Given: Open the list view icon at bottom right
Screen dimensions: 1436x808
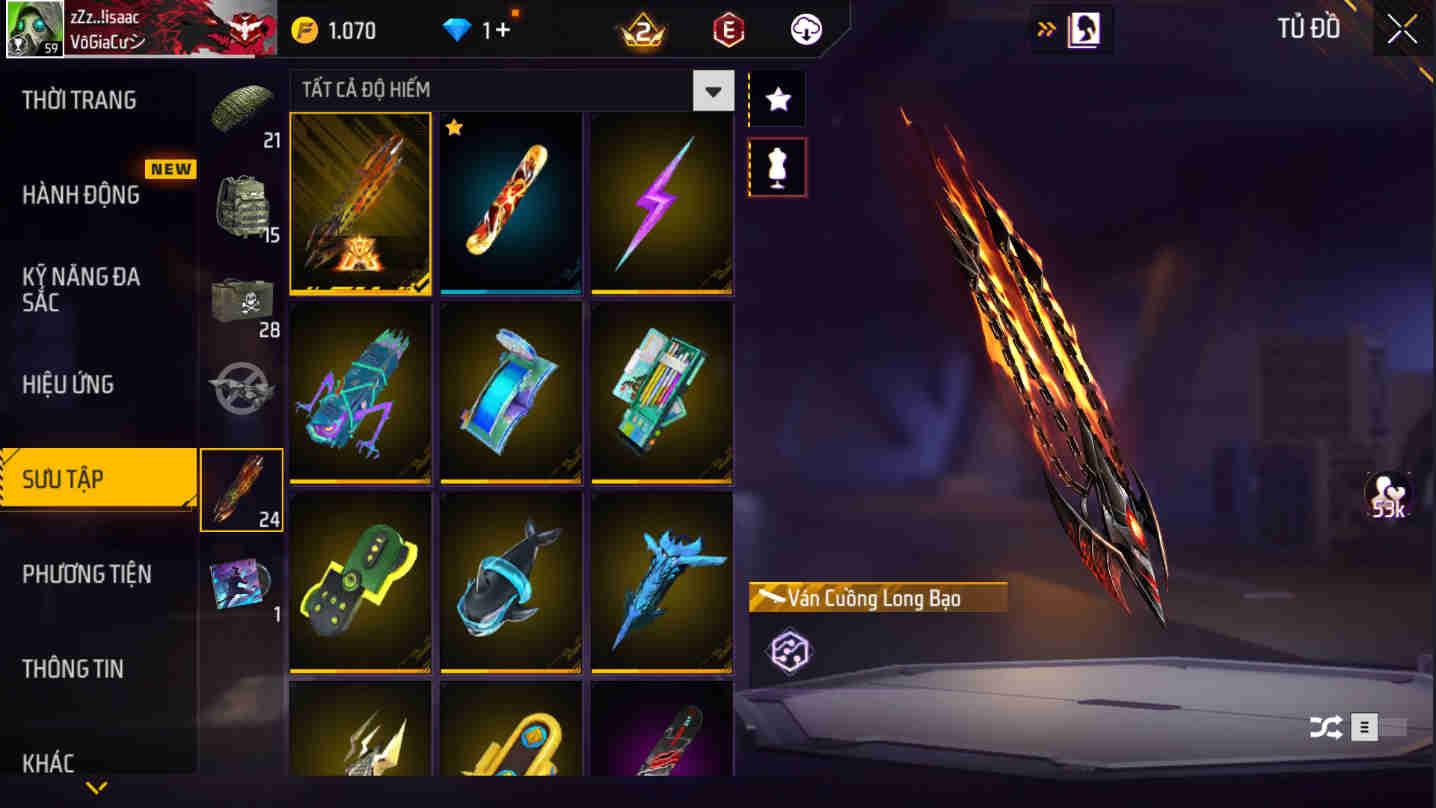Looking at the screenshot, I should [1362, 729].
